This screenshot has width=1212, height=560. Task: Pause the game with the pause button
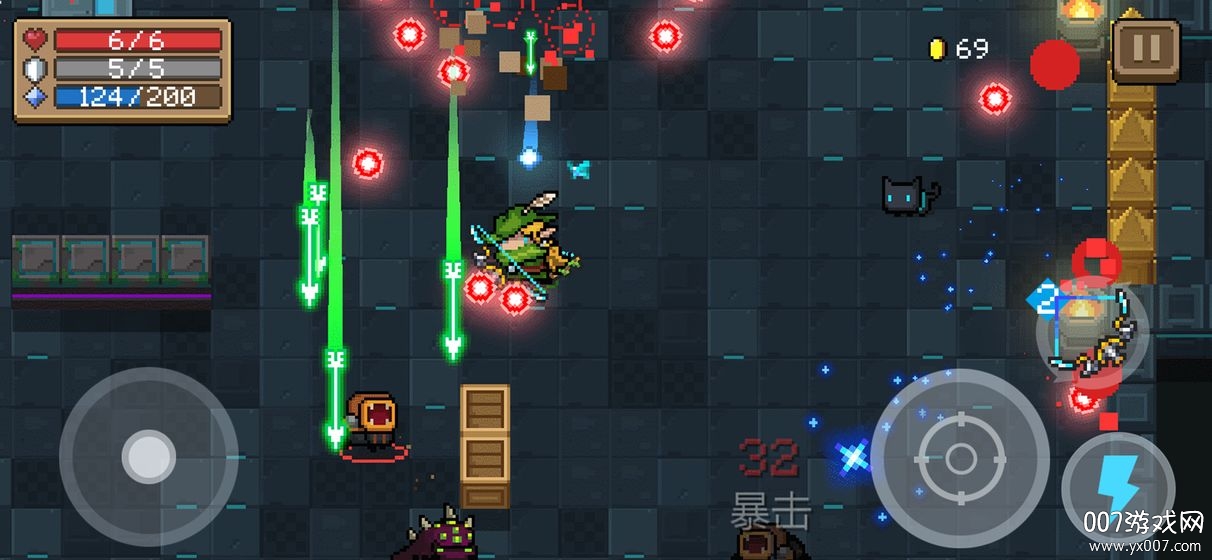[x=1146, y=51]
